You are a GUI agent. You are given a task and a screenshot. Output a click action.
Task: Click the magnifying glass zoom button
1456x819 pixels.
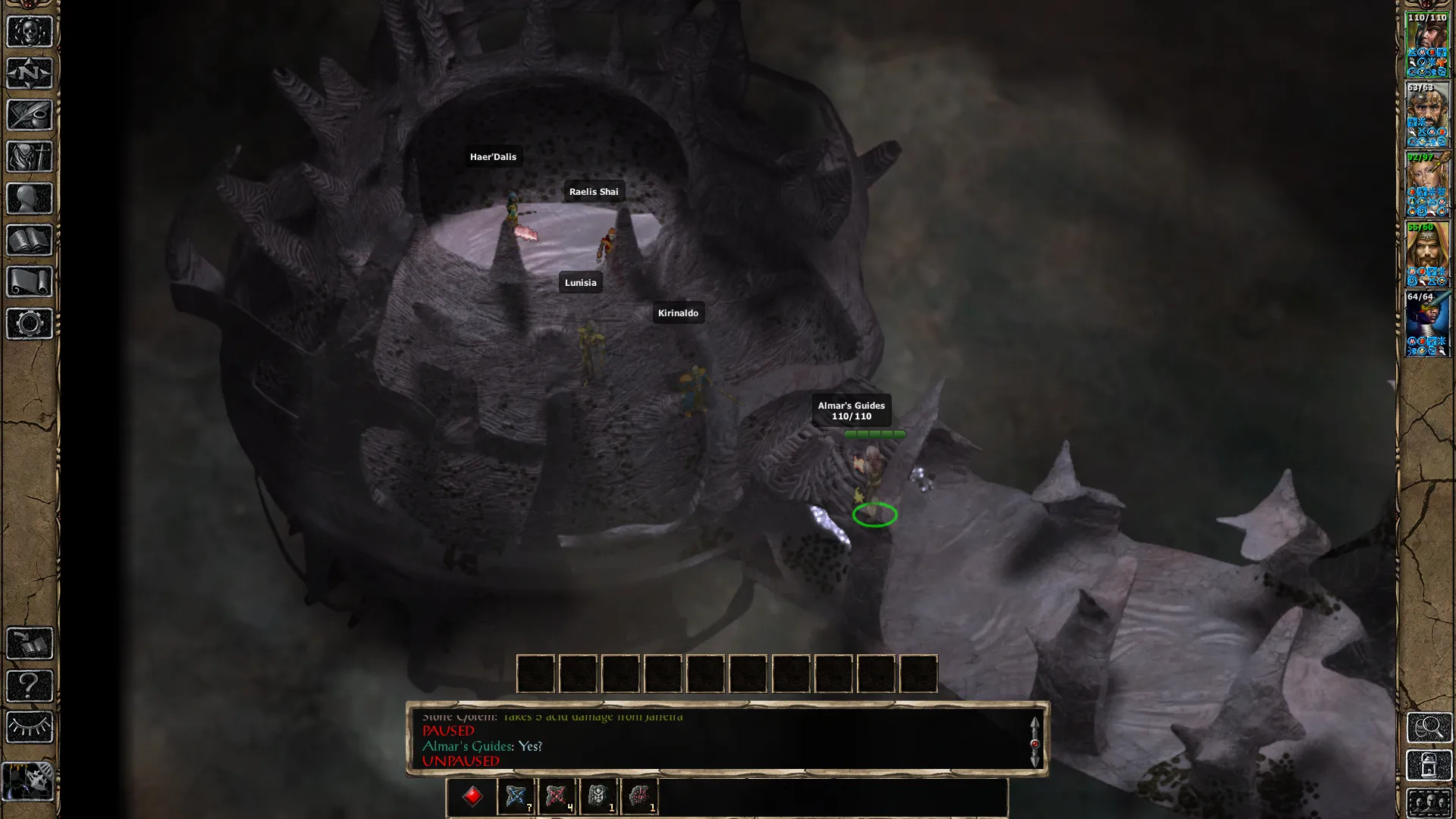pyautogui.click(x=1429, y=727)
